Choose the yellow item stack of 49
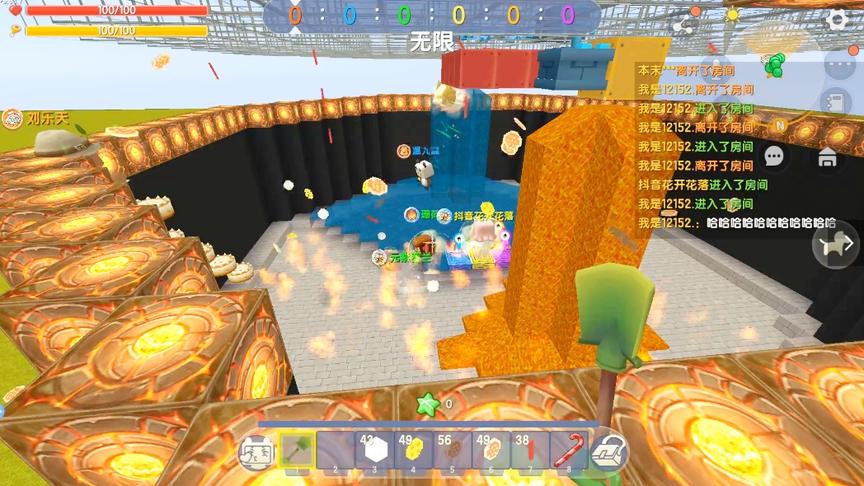The height and width of the screenshot is (486, 864). click(x=413, y=451)
